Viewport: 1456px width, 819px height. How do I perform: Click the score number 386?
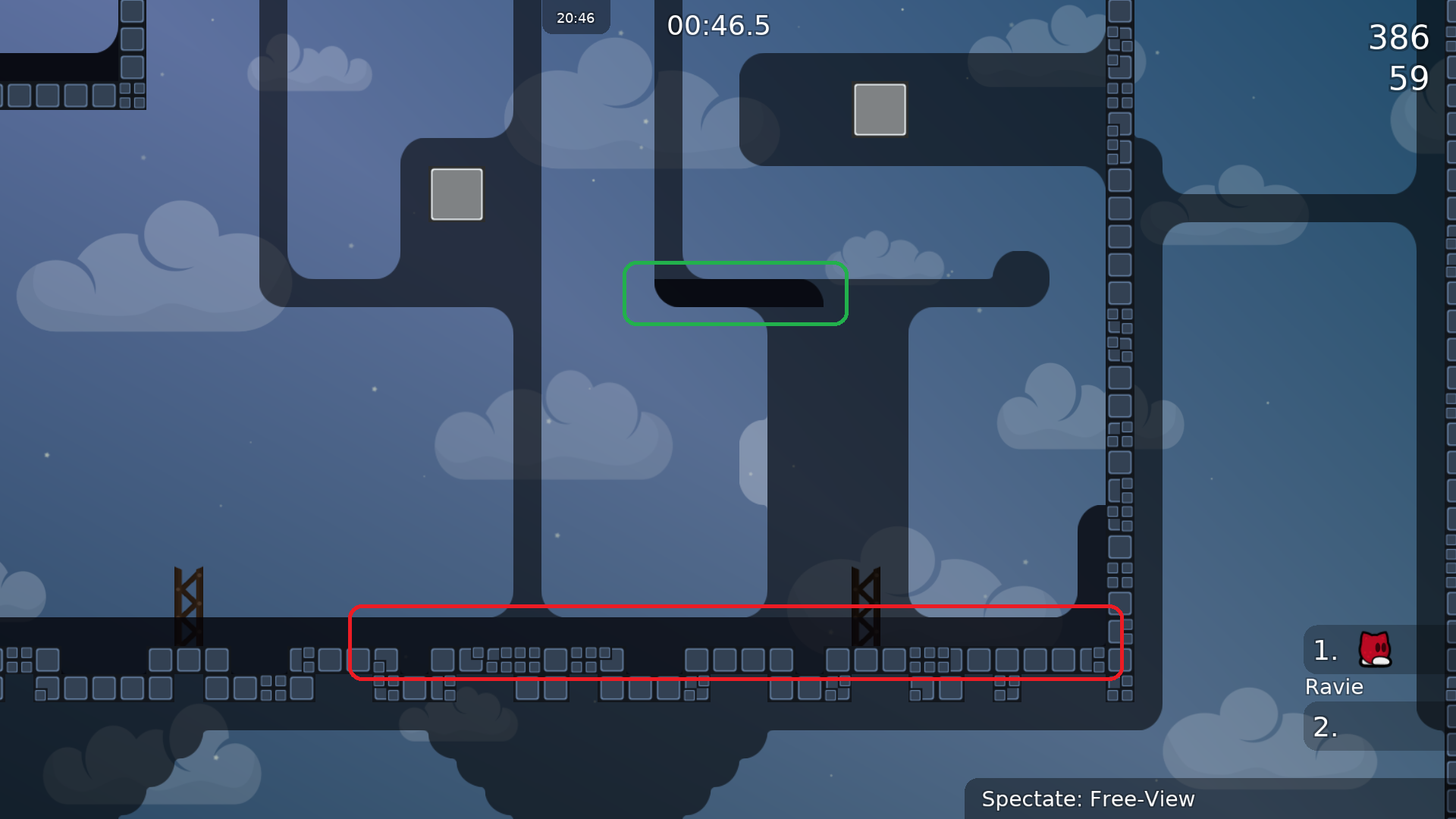pos(1398,37)
